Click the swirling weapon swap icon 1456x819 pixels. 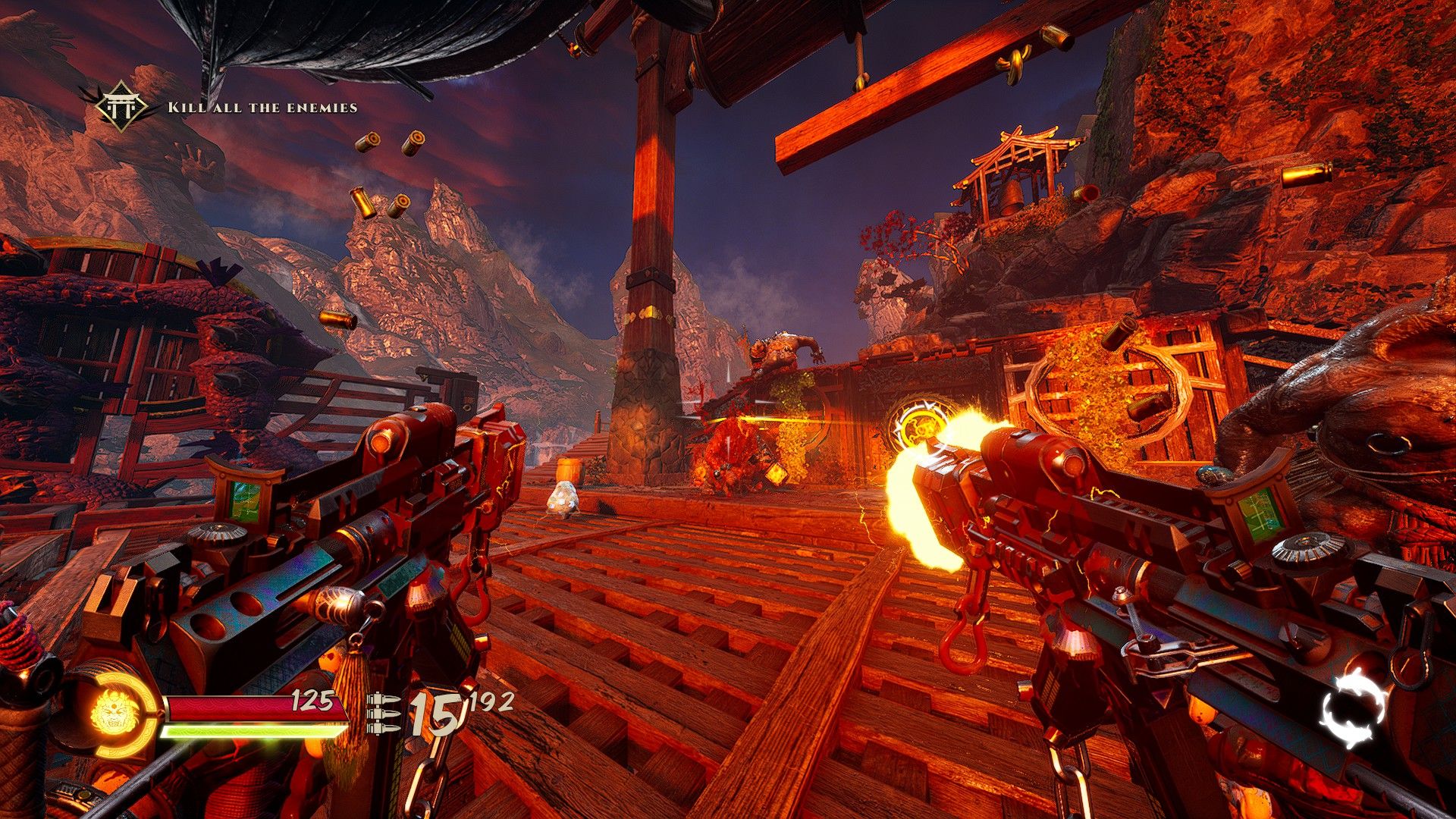[1354, 711]
